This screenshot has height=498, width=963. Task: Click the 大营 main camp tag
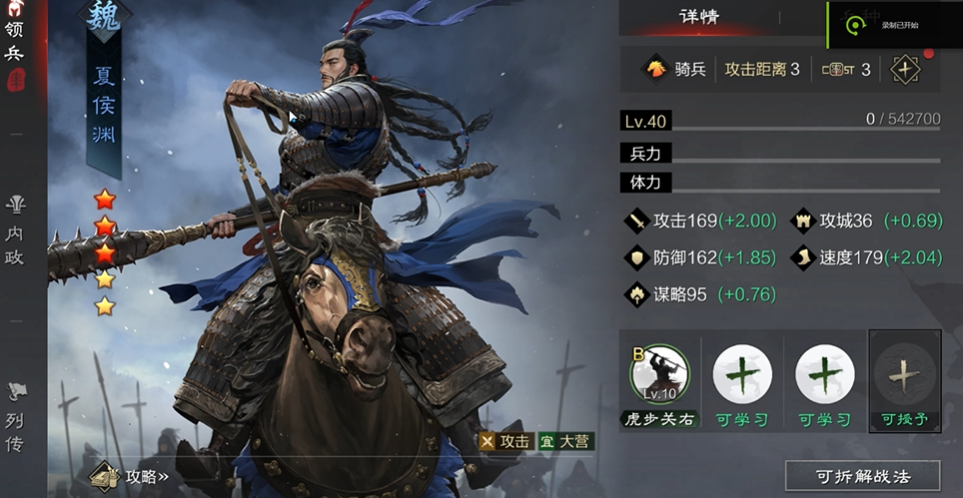565,441
